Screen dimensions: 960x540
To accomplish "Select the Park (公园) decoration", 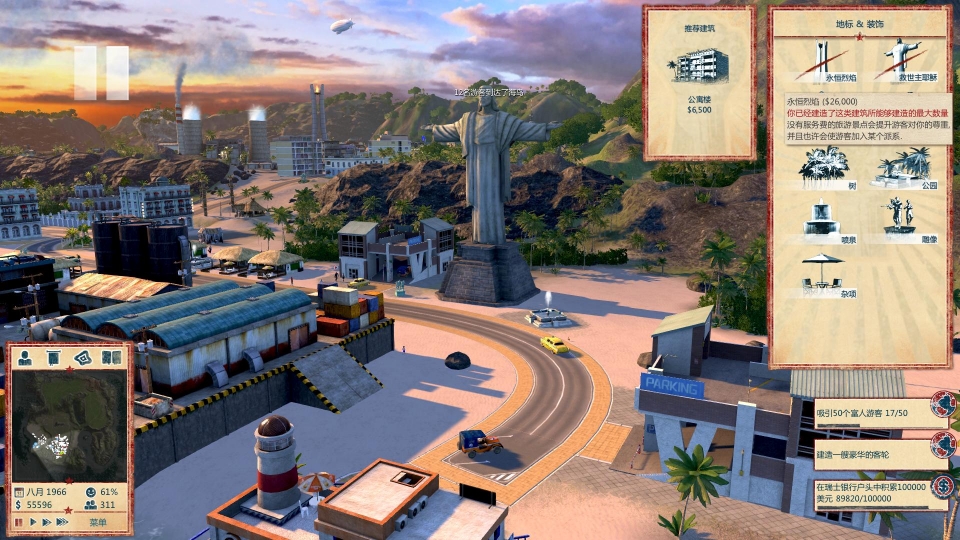I will pos(905,166).
